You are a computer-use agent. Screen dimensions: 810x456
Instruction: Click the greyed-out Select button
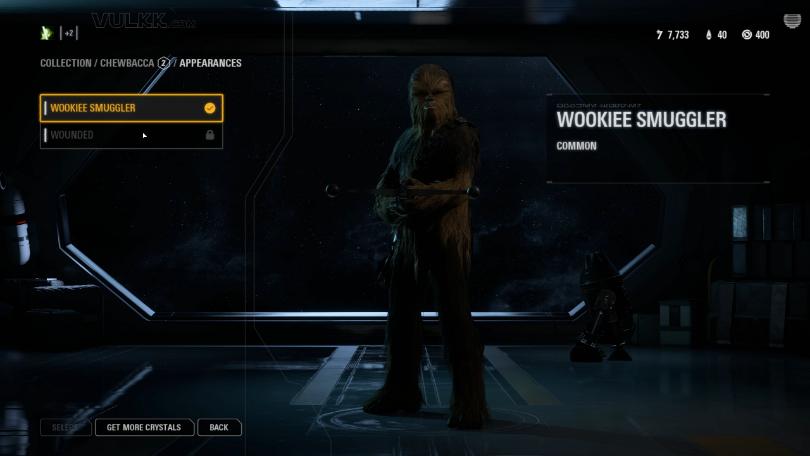tap(65, 427)
